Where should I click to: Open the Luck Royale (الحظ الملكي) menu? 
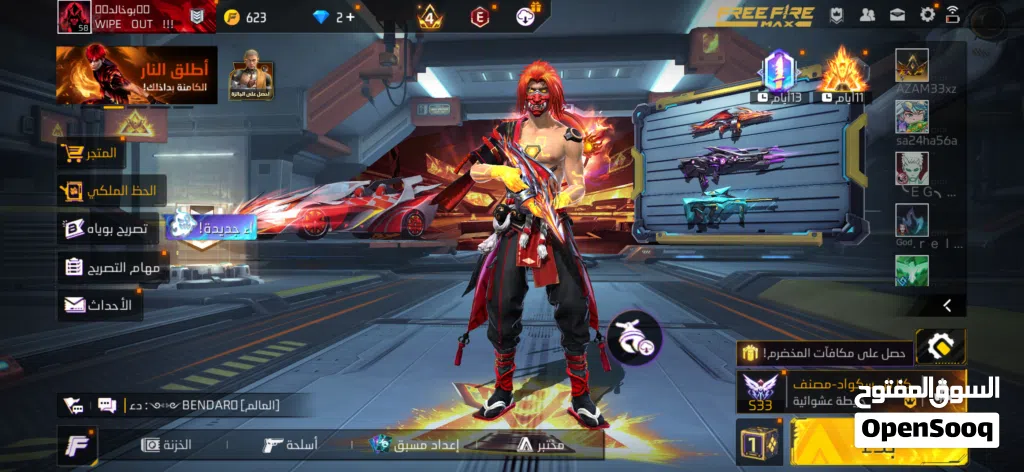110,190
